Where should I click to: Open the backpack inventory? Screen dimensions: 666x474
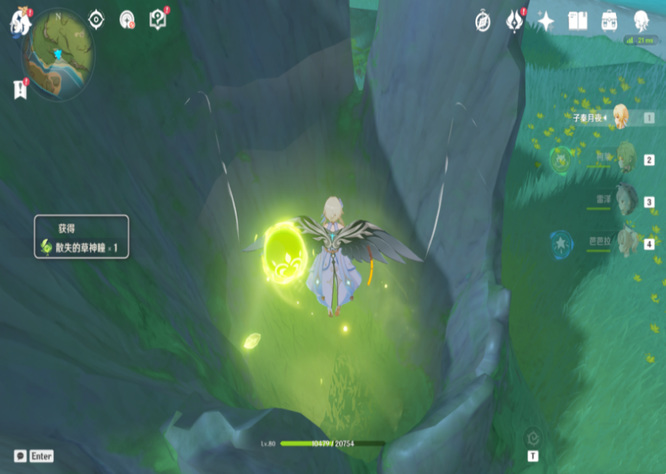tap(609, 21)
